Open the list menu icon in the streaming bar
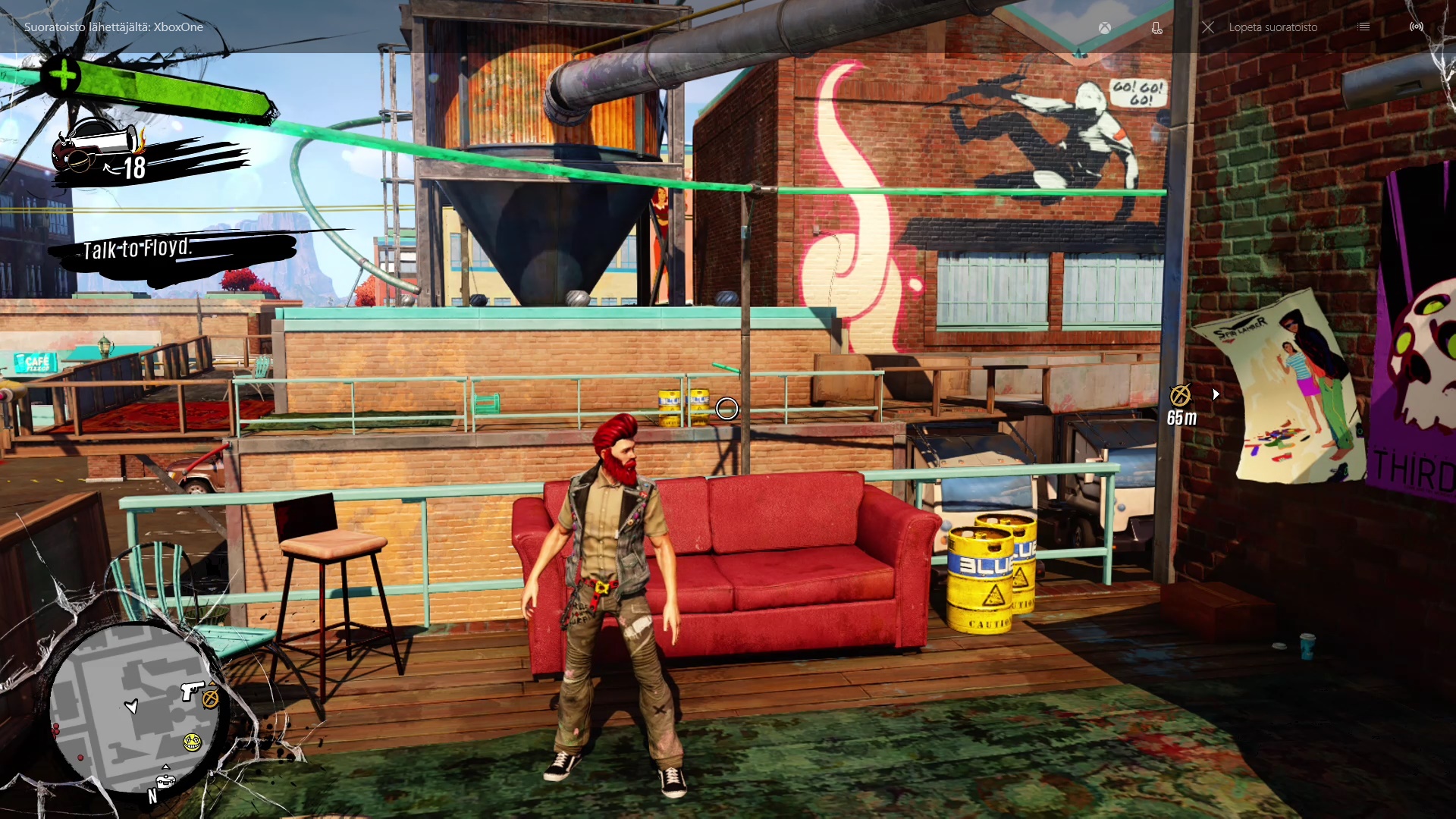 (x=1363, y=27)
